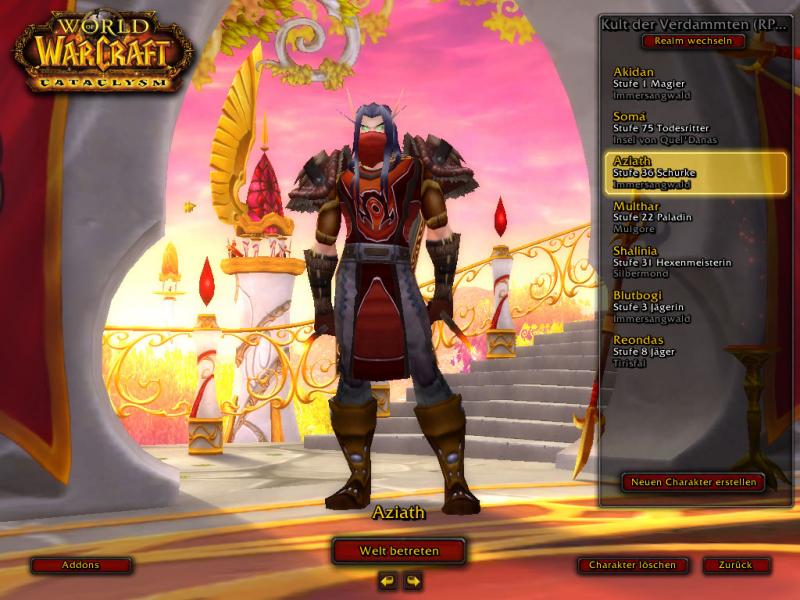
Task: Open the Addons menu
Action: pyautogui.click(x=81, y=565)
